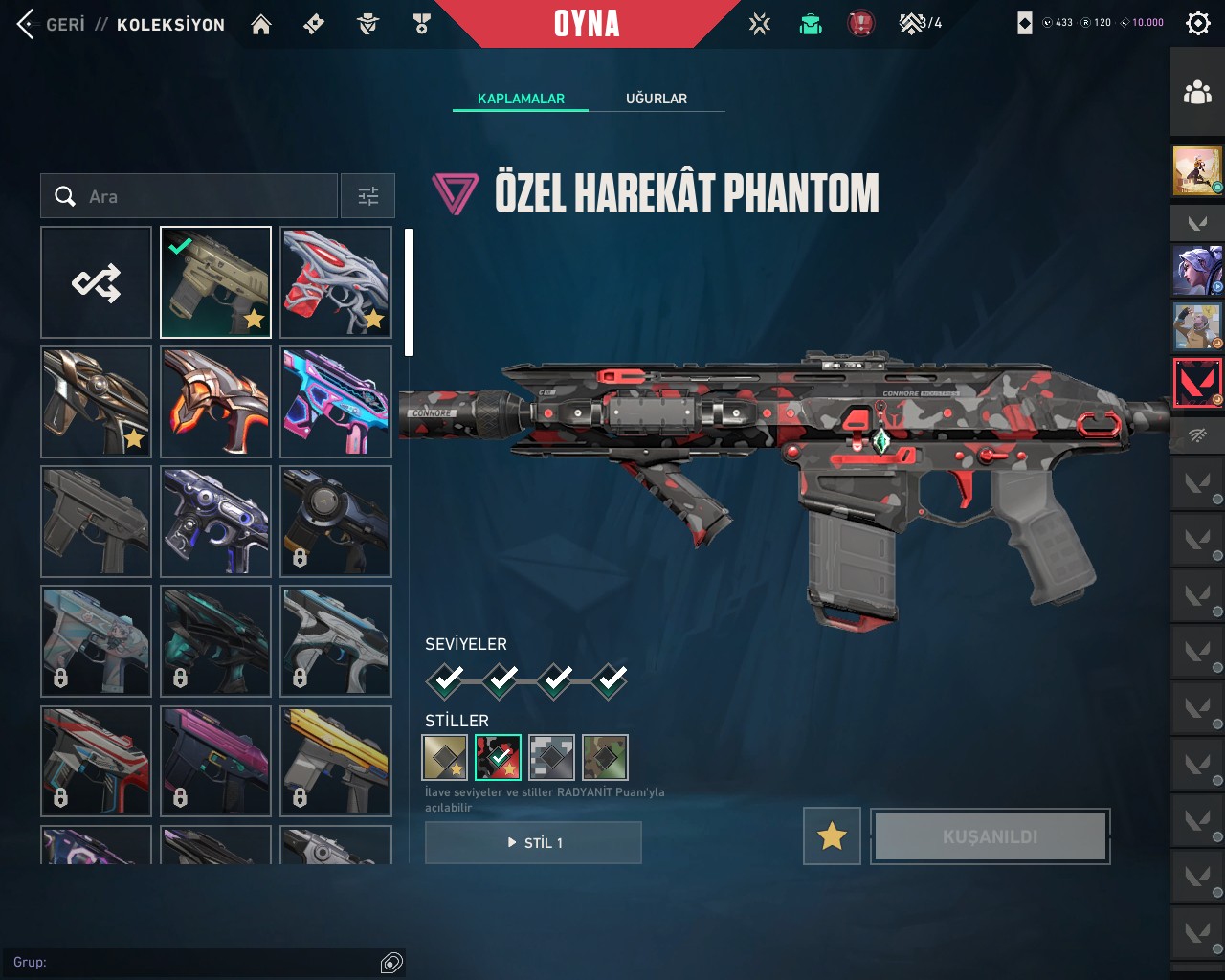This screenshot has width=1225, height=980.
Task: Toggle the favorite star button
Action: (832, 836)
